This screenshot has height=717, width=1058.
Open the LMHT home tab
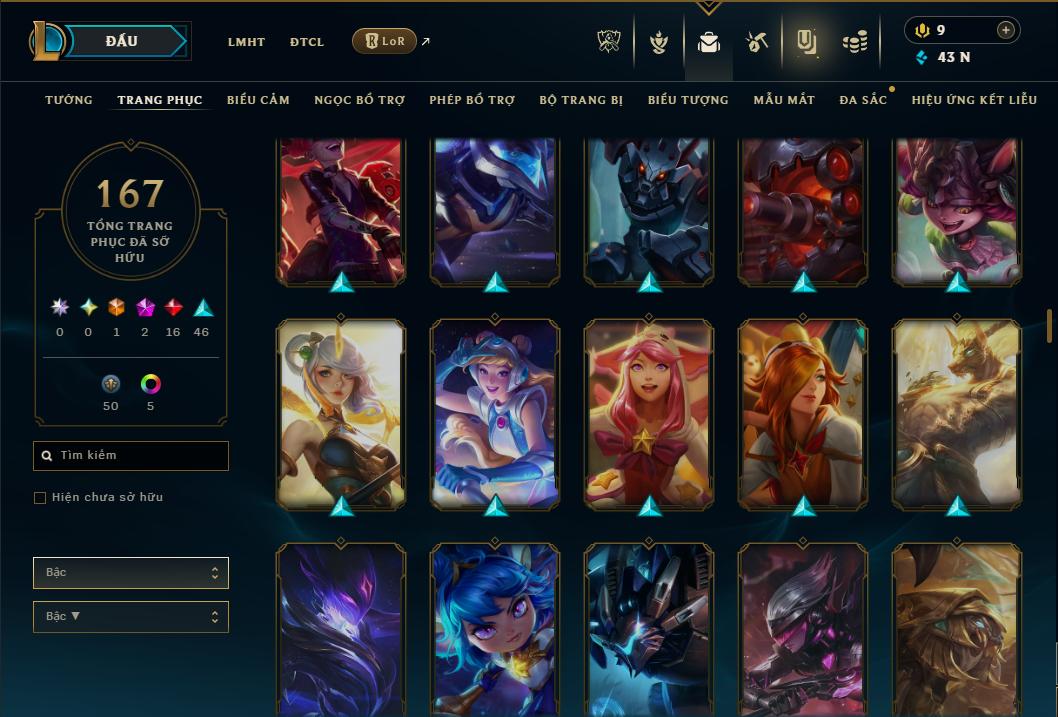[x=246, y=42]
